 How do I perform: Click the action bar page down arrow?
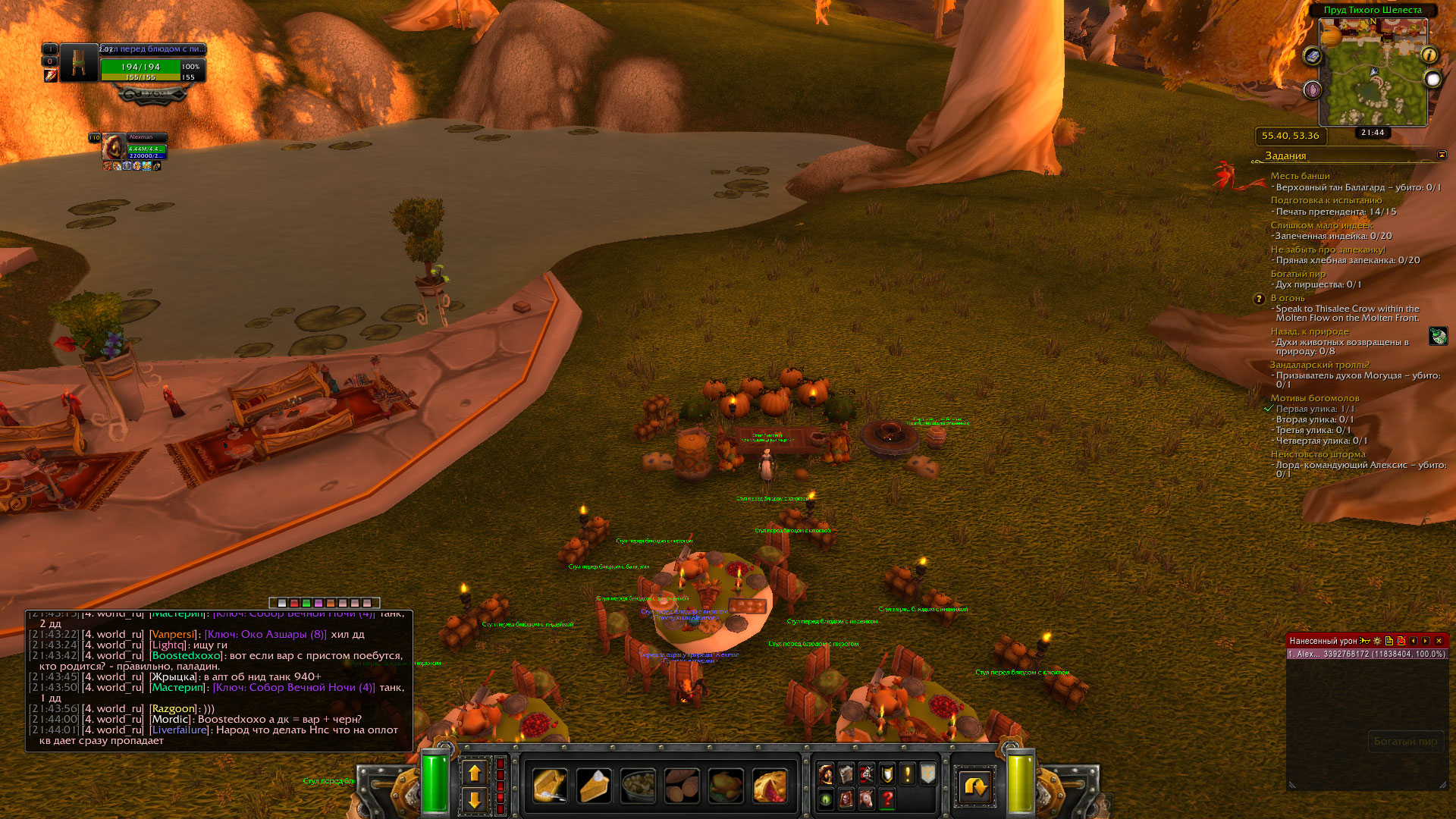tap(475, 800)
